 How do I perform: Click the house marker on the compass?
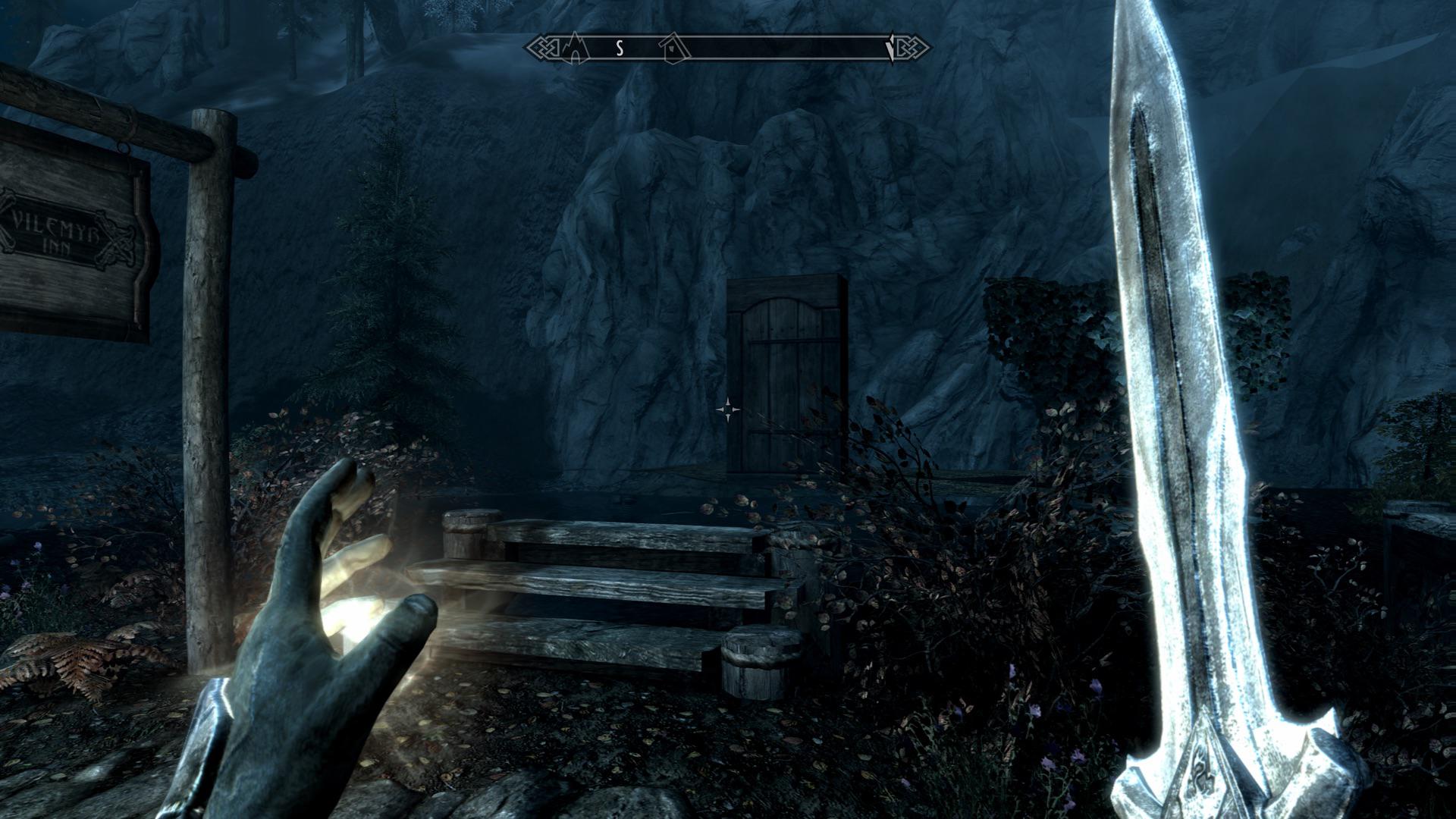tap(672, 48)
